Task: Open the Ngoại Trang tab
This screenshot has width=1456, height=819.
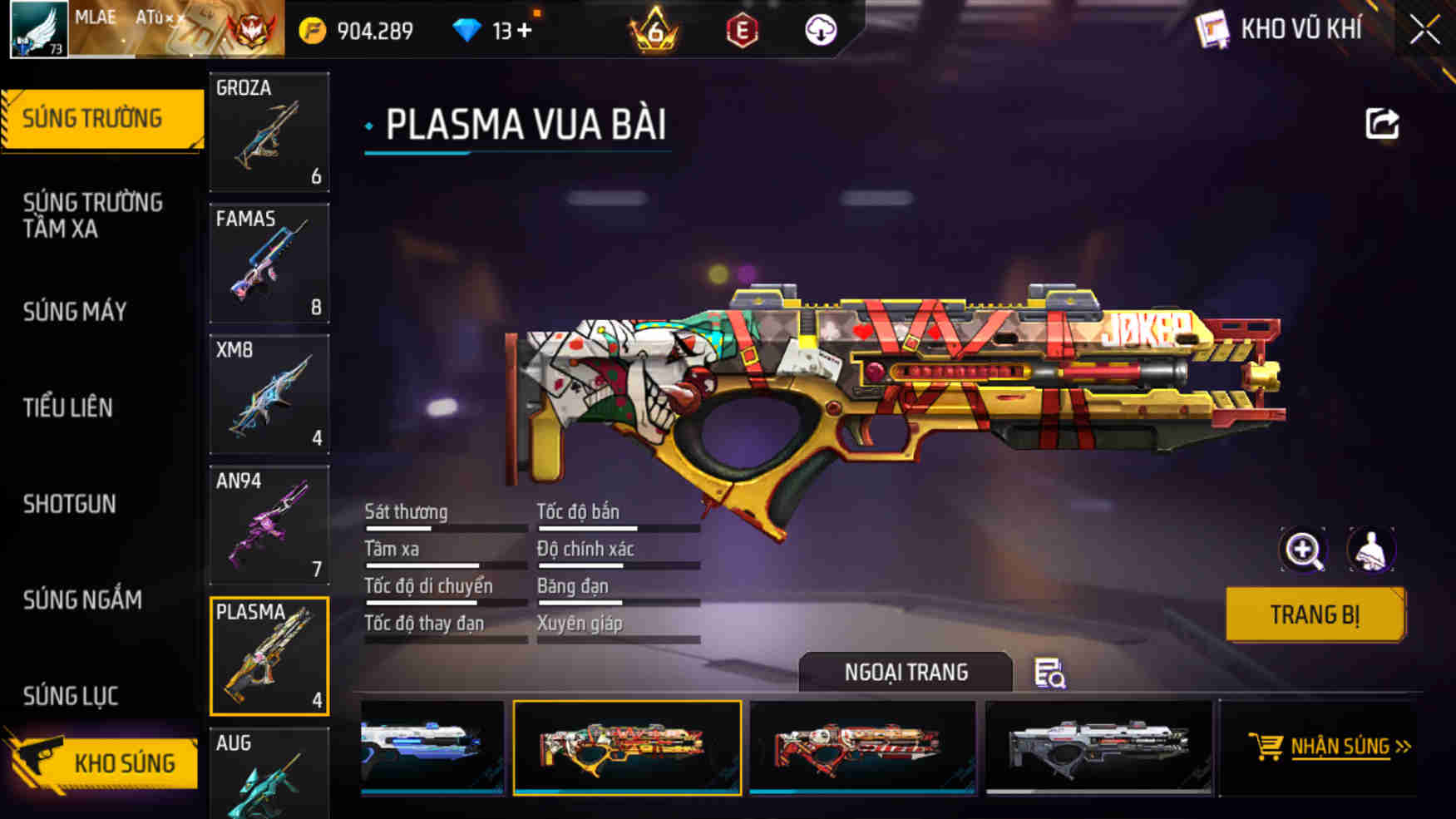Action: (x=906, y=672)
